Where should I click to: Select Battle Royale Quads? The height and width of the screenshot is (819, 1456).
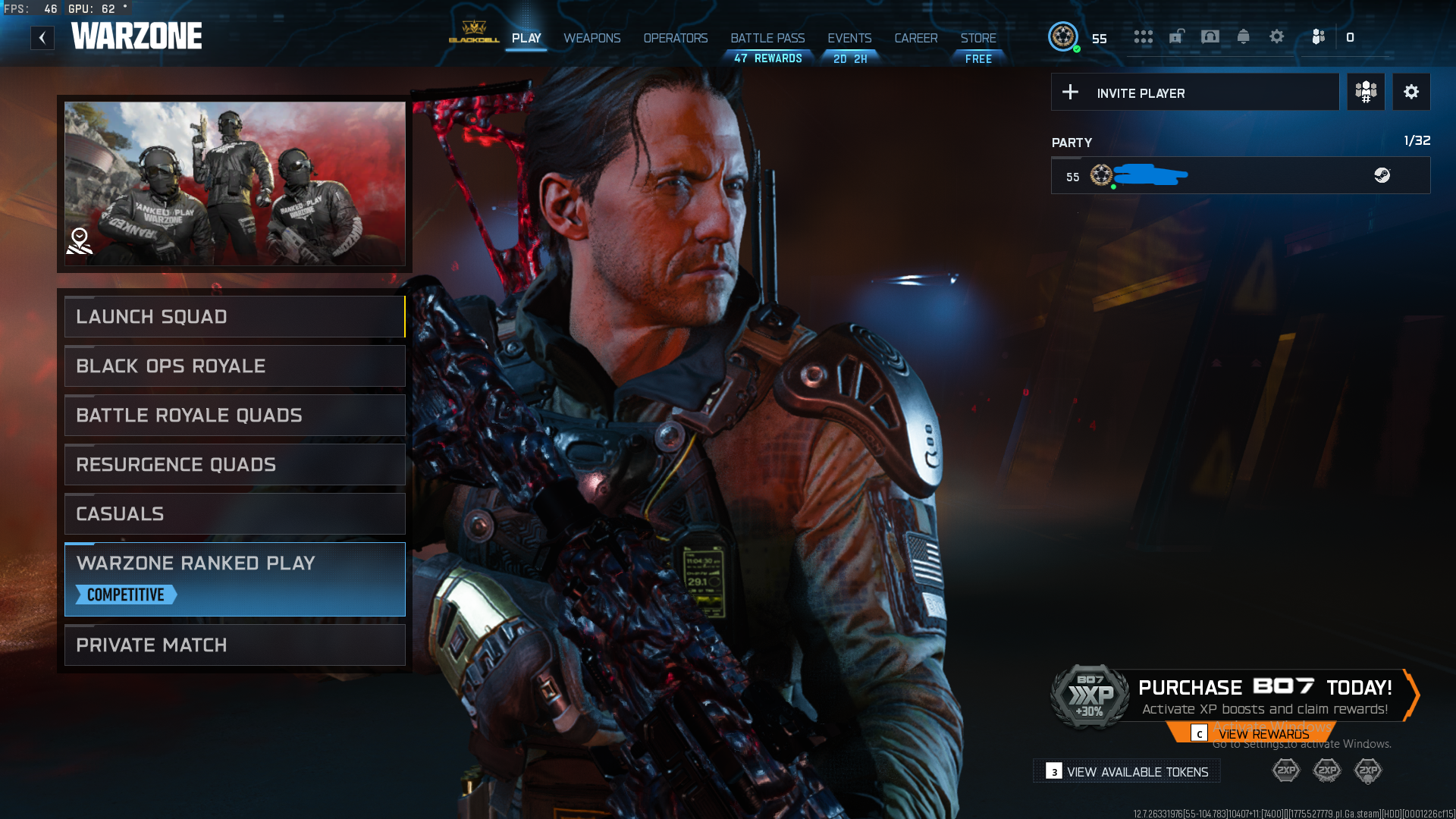click(x=235, y=416)
